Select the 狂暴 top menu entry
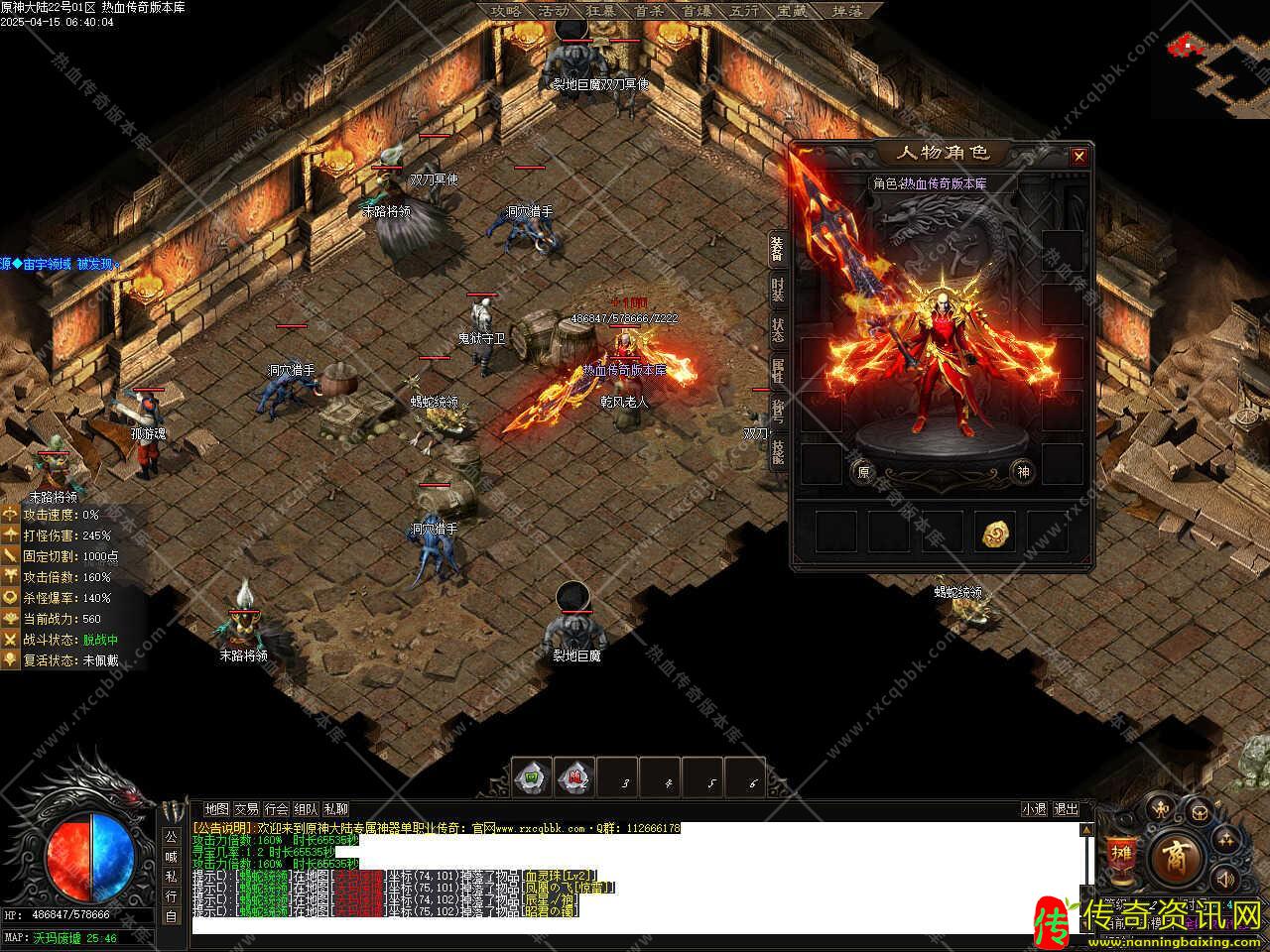The image size is (1270, 952). (602, 11)
